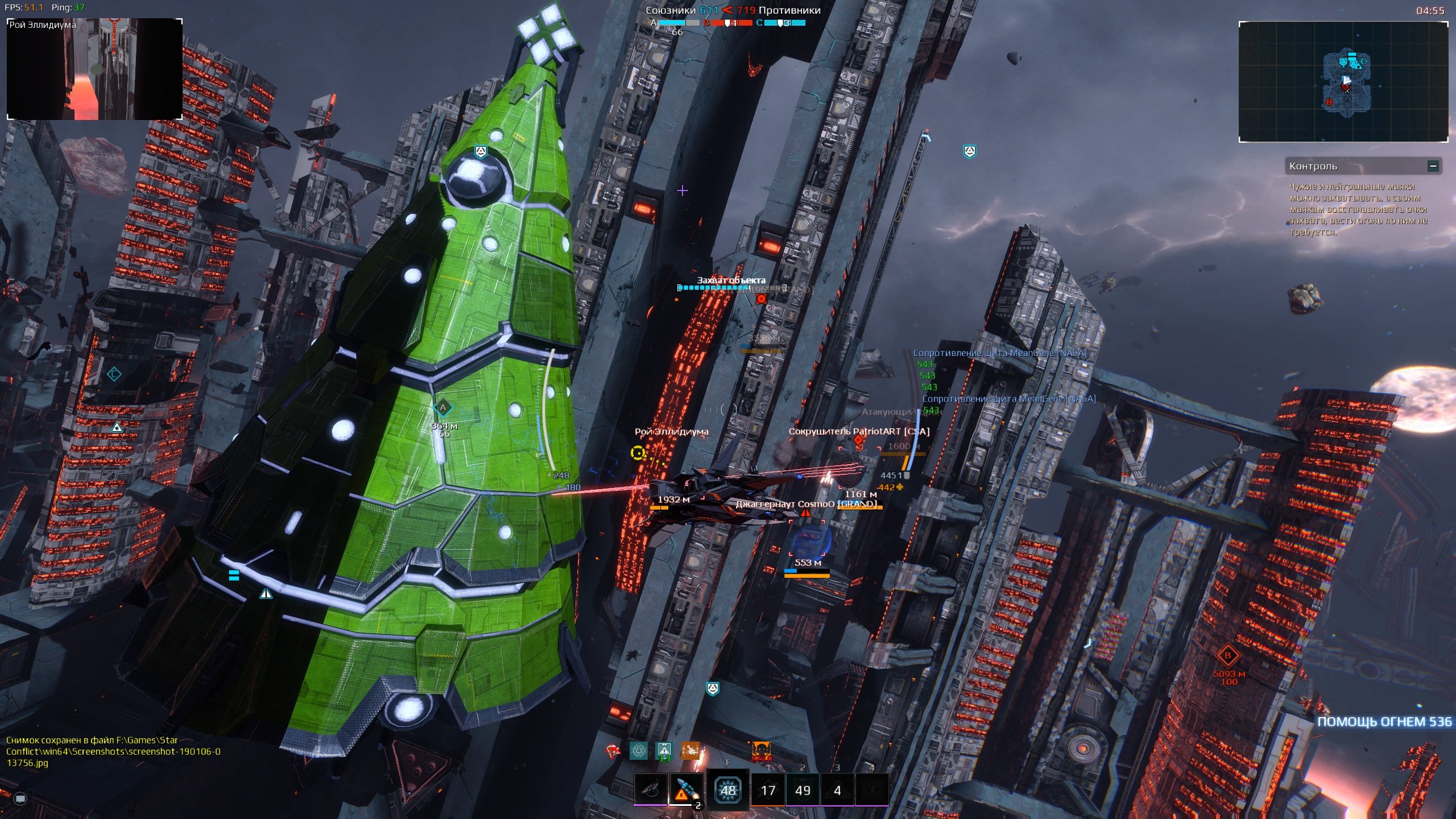Activate the triangle module showing 4

pyautogui.click(x=837, y=789)
